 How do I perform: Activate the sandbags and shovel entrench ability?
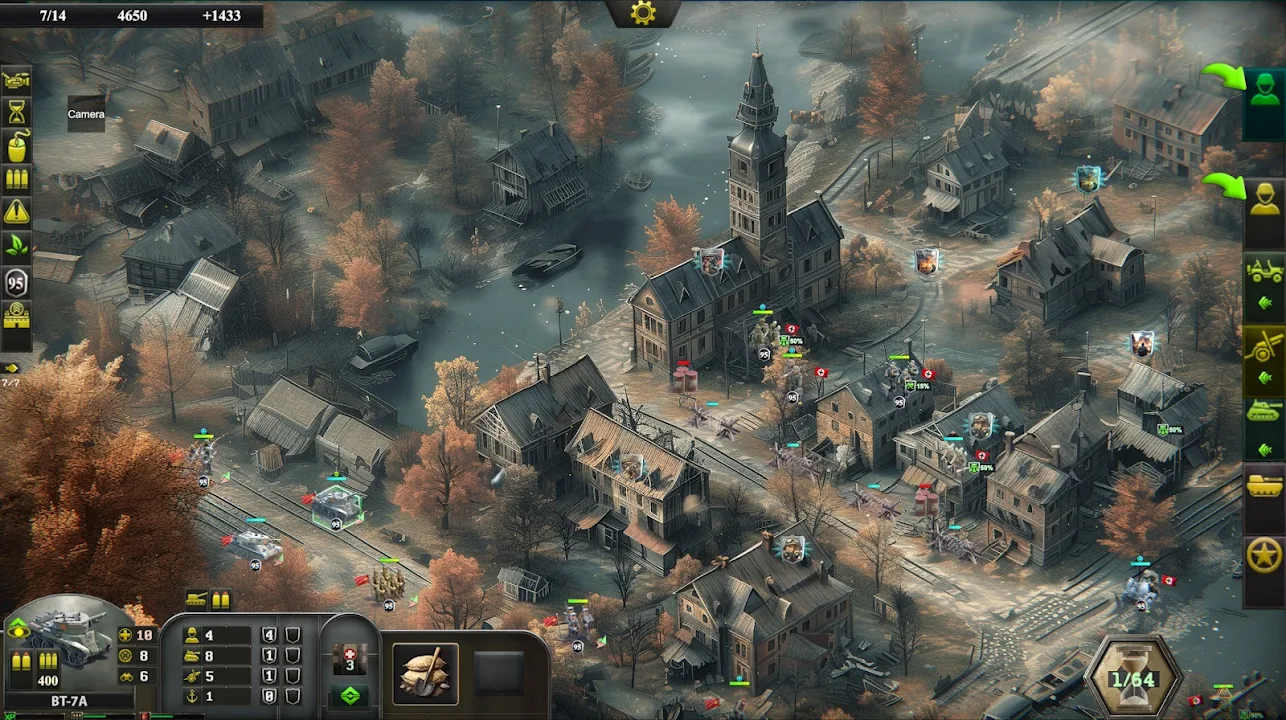pos(425,673)
